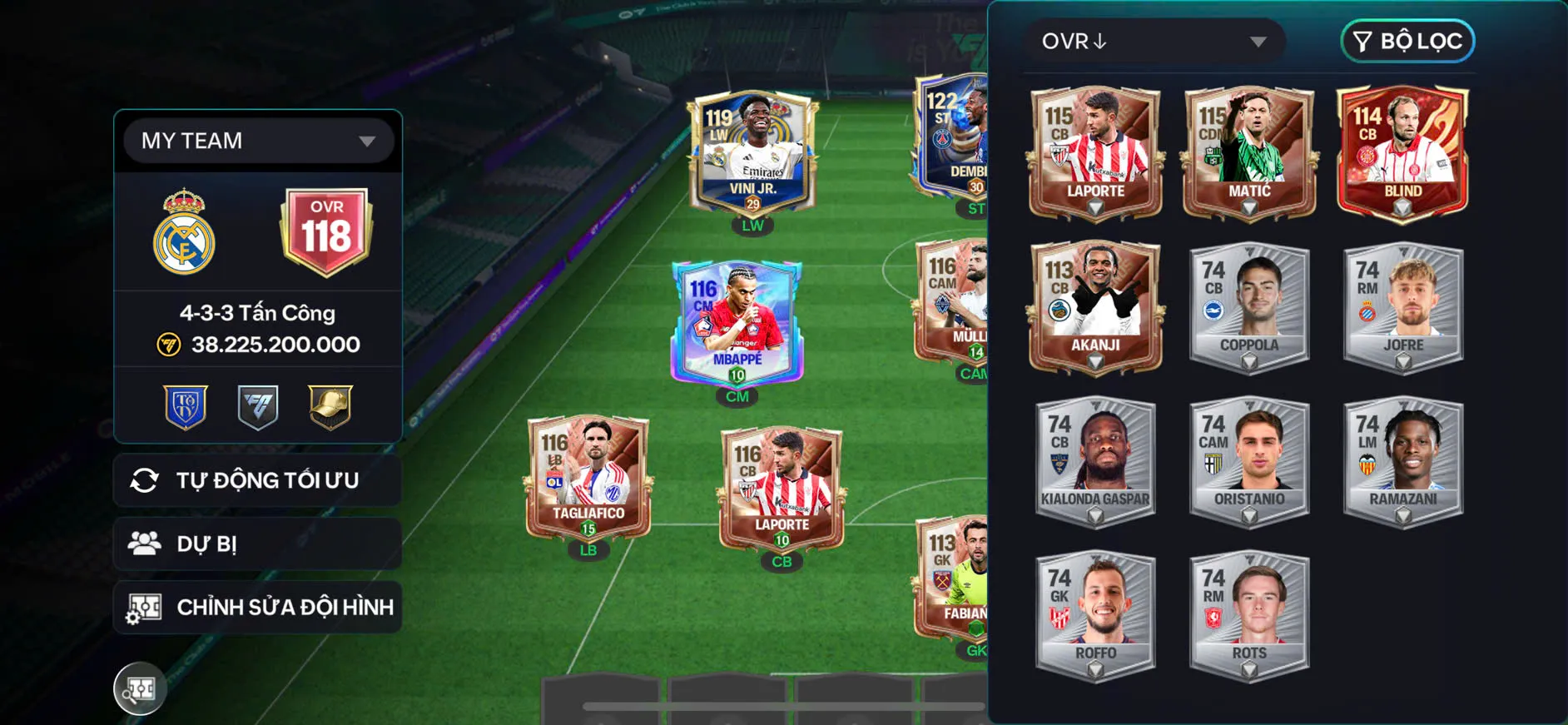
Task: Select the 74 CAM Oristanio card
Action: tap(1249, 461)
